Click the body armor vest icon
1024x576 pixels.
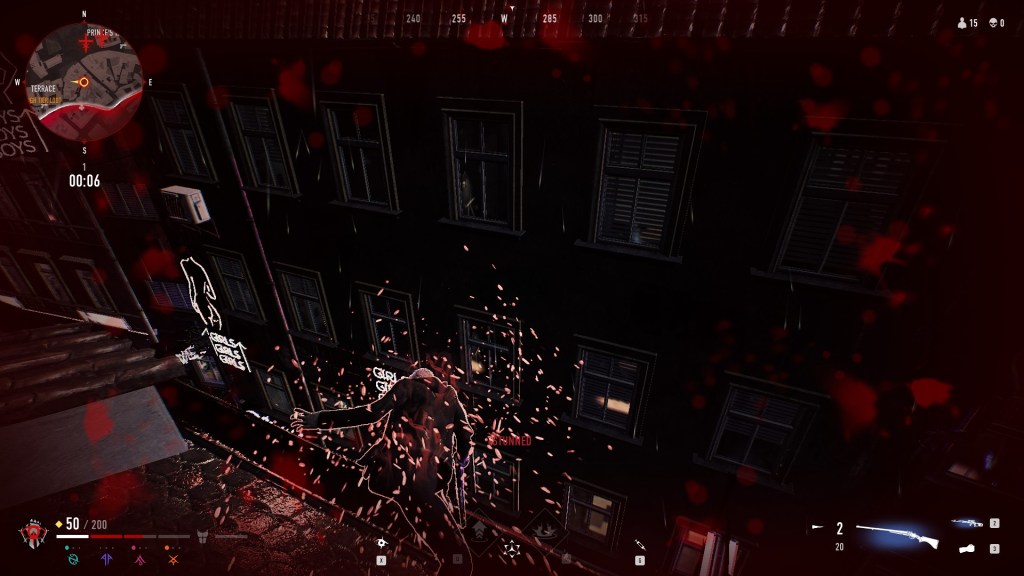click(x=202, y=536)
